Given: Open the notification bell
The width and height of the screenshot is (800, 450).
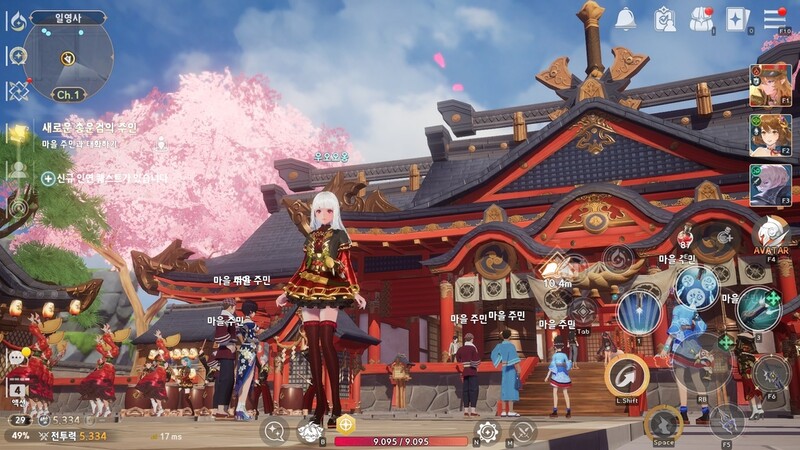Looking at the screenshot, I should click(626, 18).
